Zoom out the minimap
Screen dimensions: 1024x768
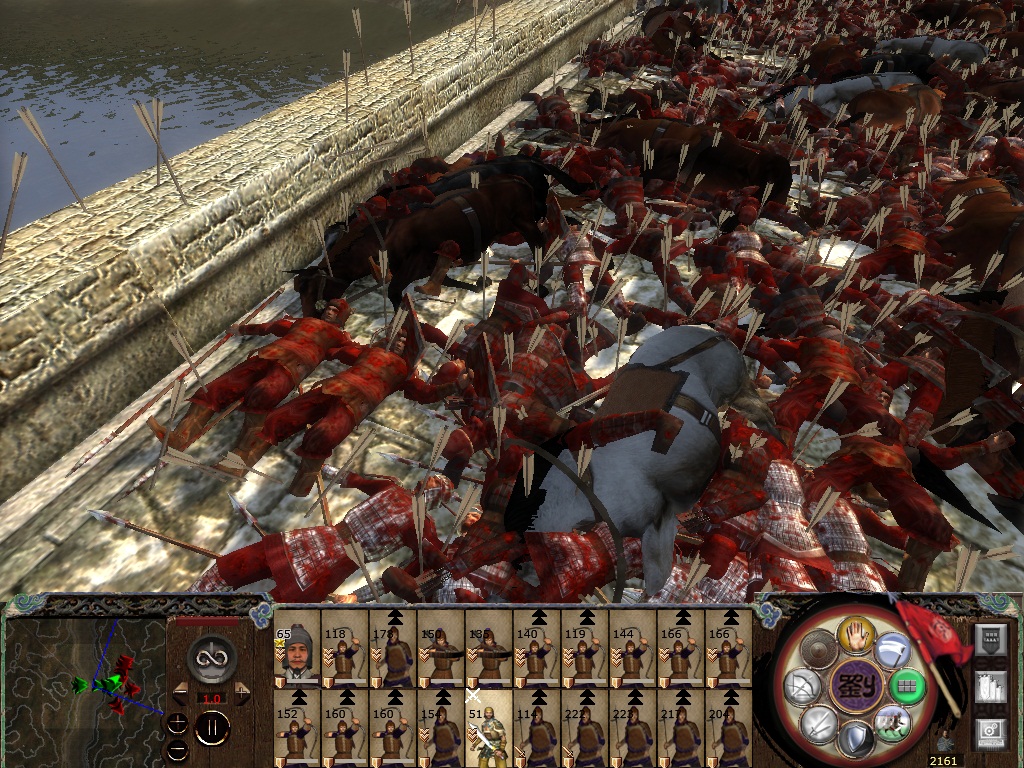(x=177, y=748)
